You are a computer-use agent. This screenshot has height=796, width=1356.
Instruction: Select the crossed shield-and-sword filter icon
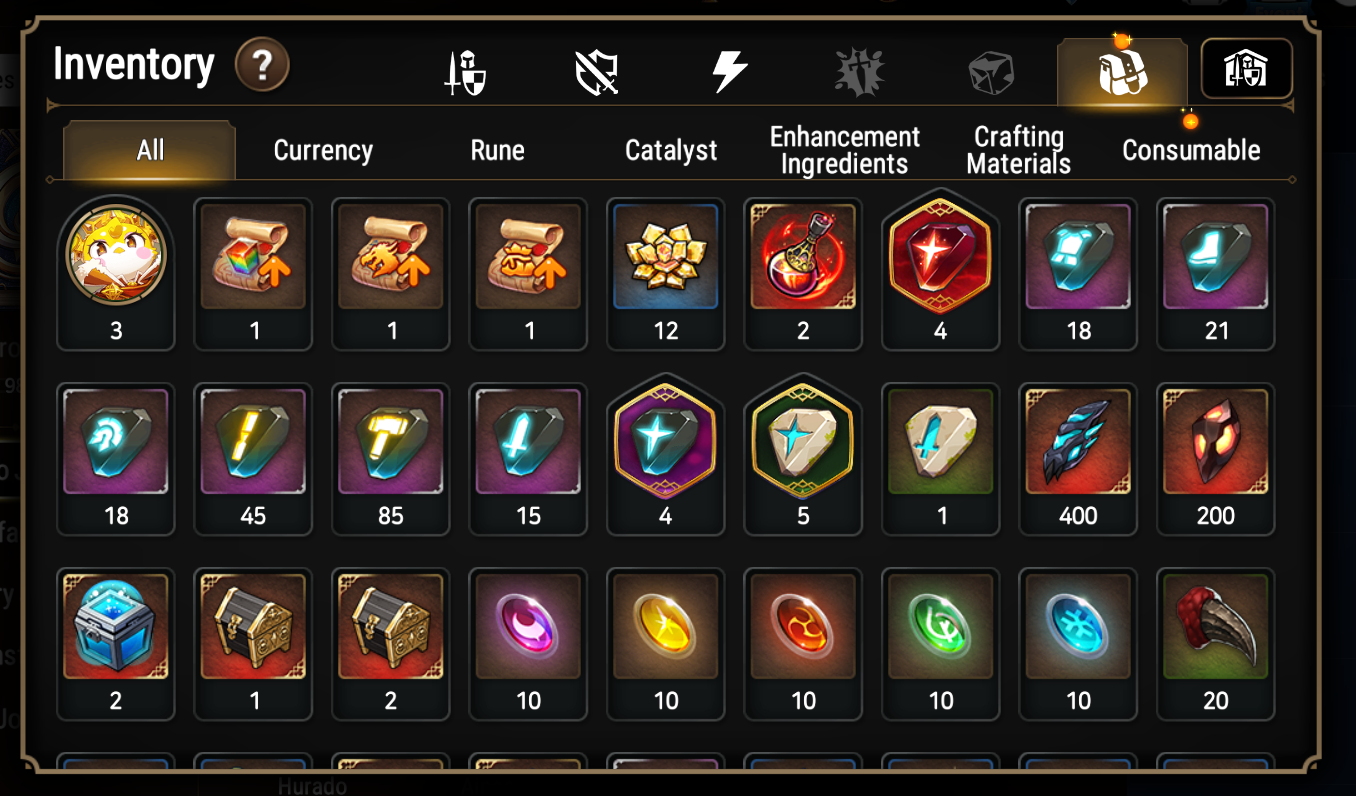pyautogui.click(x=597, y=68)
